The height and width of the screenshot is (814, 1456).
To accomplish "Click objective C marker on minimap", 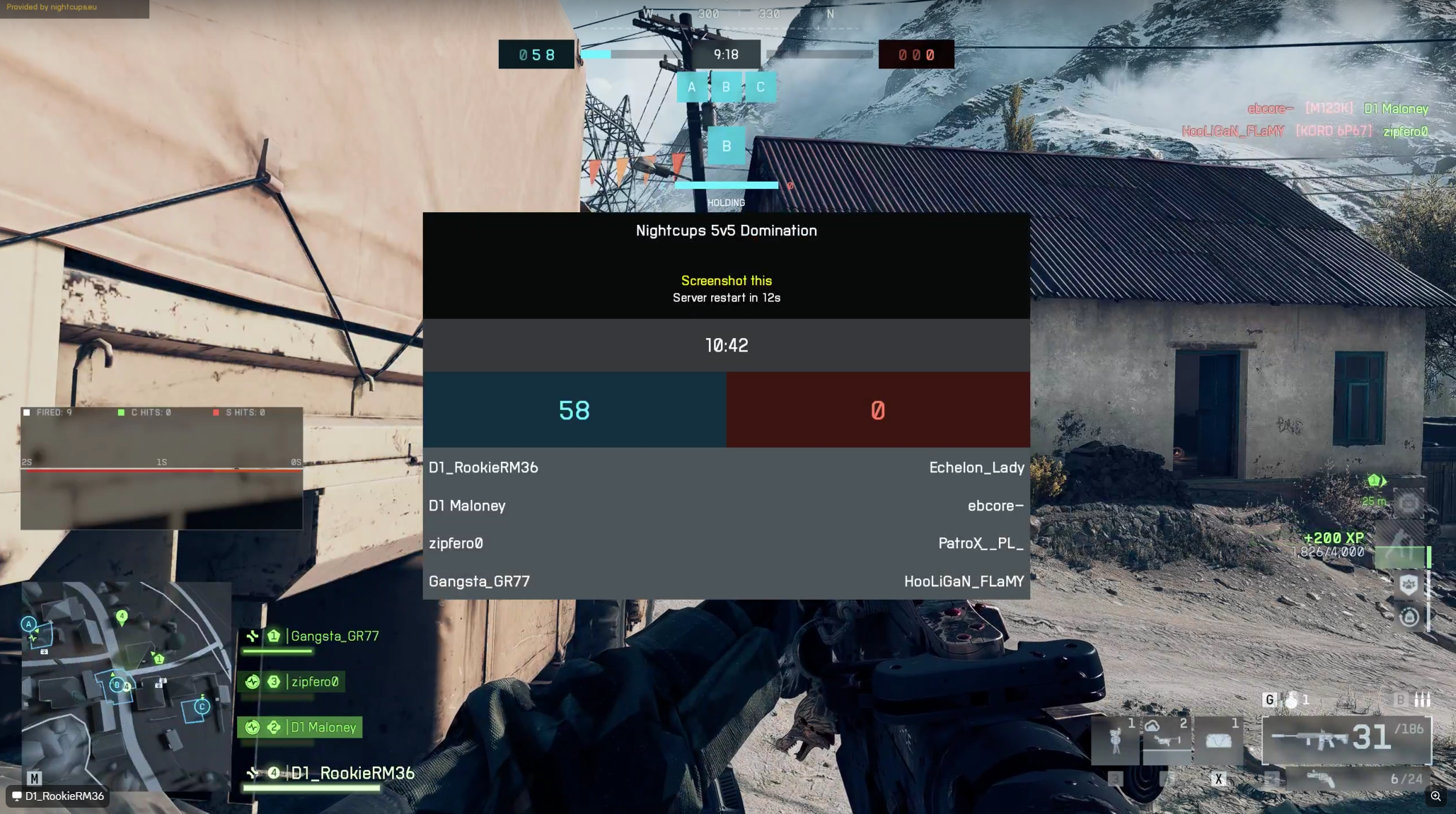I will (202, 707).
